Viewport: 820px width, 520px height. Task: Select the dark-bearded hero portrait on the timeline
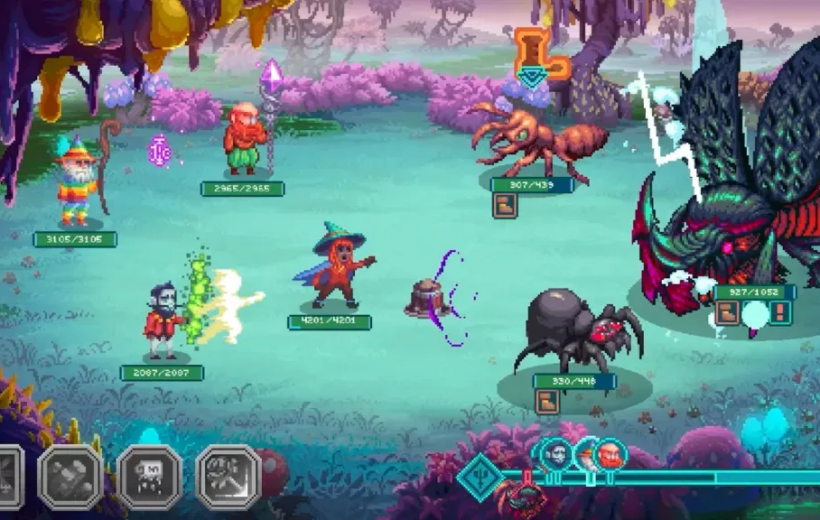[557, 455]
